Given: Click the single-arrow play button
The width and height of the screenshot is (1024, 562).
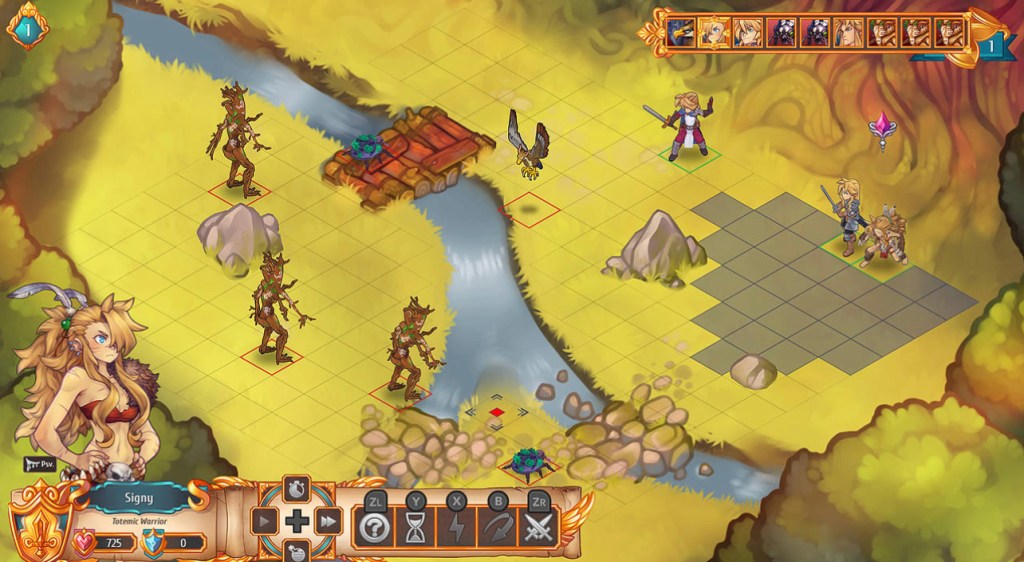Looking at the screenshot, I should point(265,521).
